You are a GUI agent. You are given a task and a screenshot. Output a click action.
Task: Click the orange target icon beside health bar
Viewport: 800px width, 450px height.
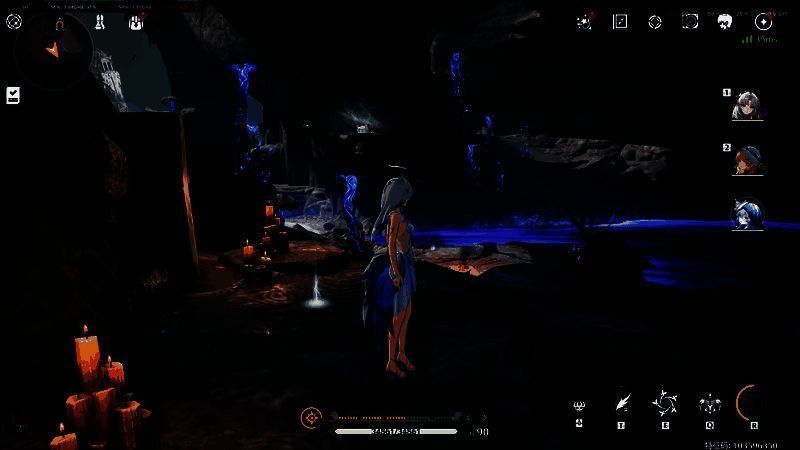pos(312,417)
